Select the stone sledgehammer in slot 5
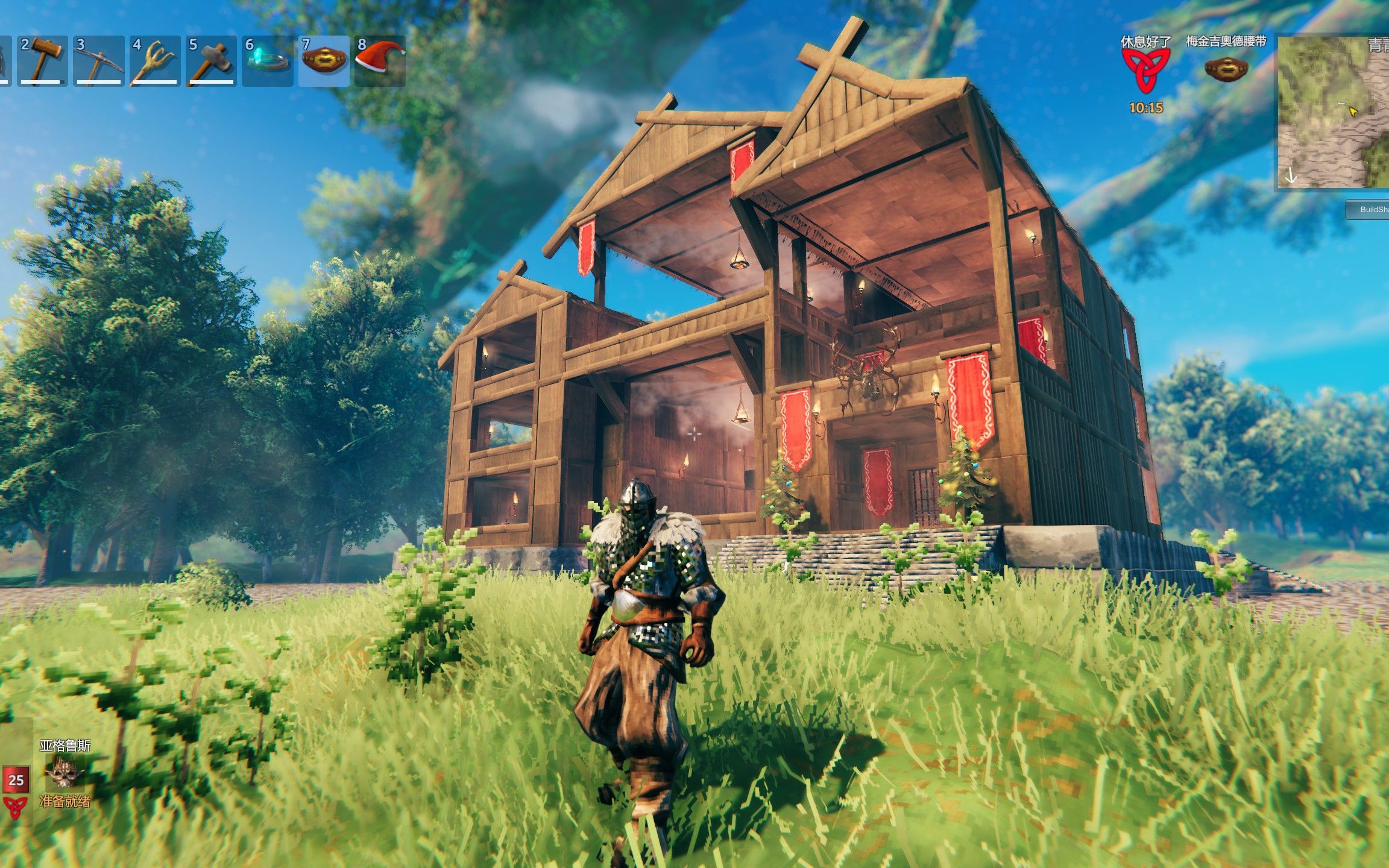This screenshot has height=868, width=1389. (210, 60)
